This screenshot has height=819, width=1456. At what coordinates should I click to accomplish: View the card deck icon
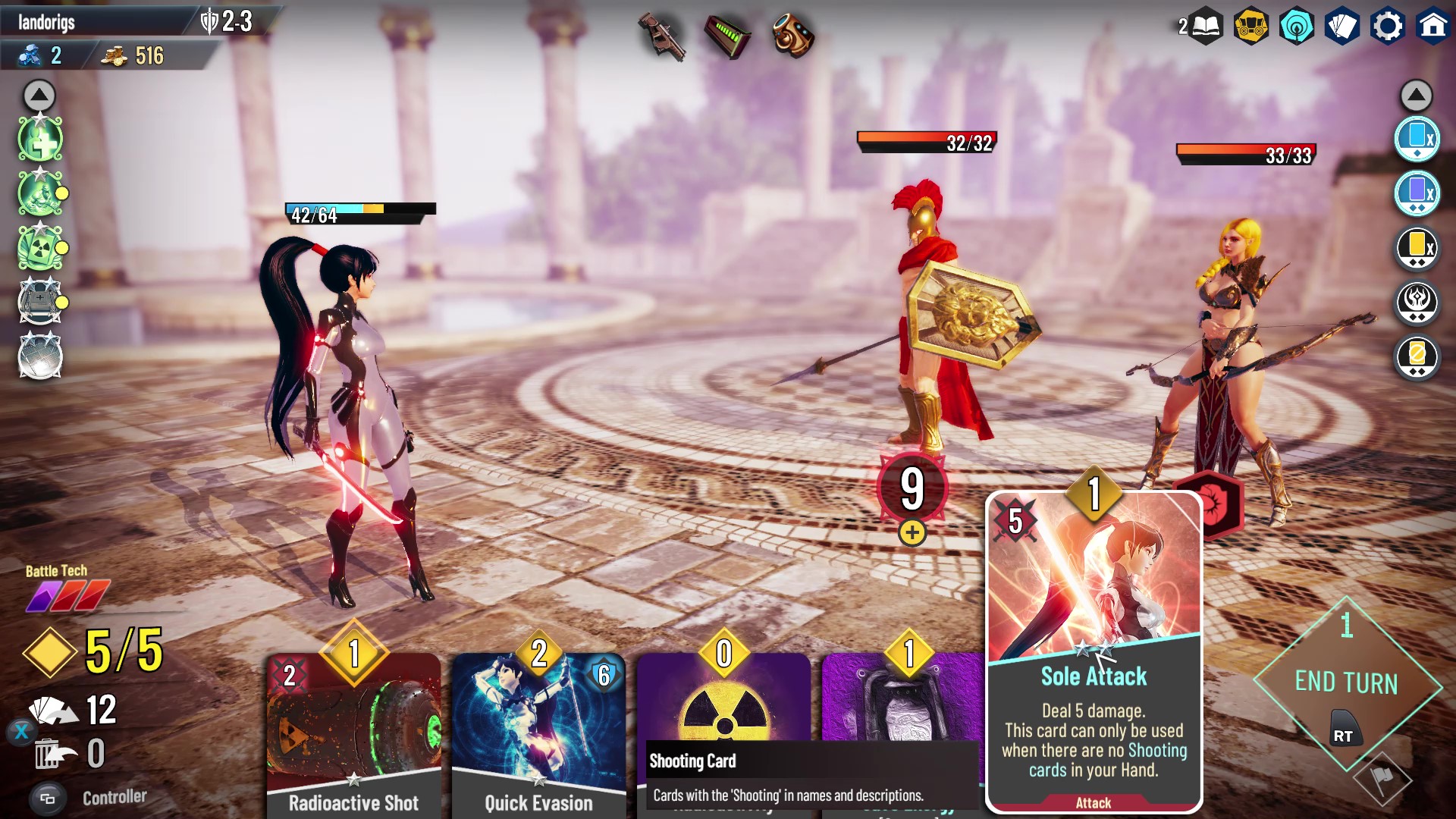pyautogui.click(x=1341, y=27)
